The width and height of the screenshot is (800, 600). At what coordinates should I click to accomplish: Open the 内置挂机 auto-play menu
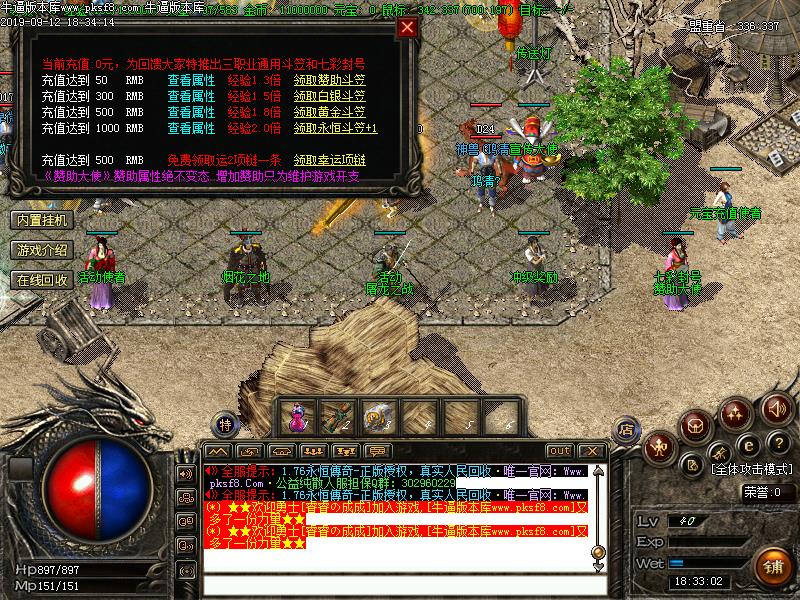pos(42,220)
